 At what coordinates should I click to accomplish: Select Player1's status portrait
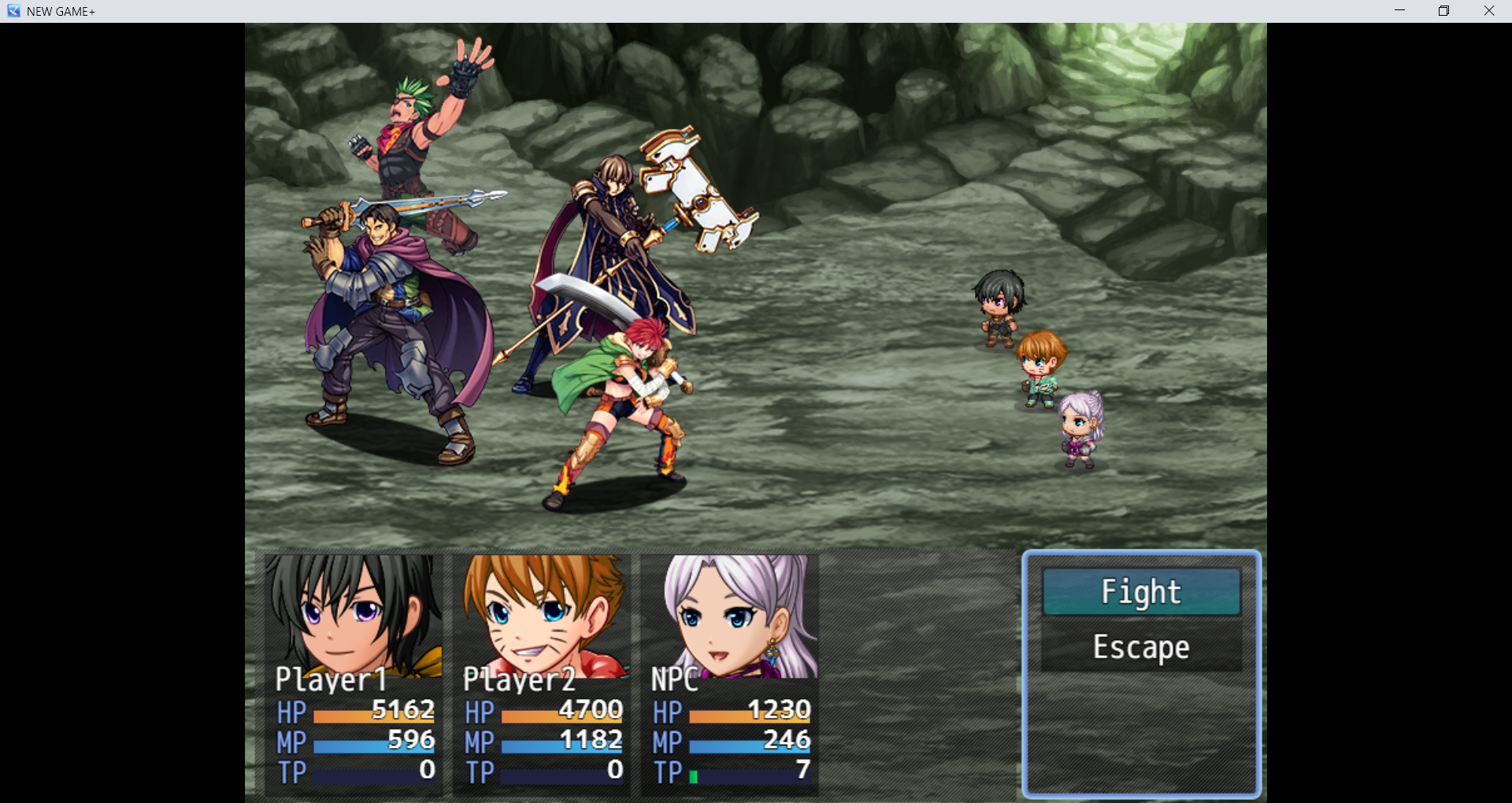353,616
